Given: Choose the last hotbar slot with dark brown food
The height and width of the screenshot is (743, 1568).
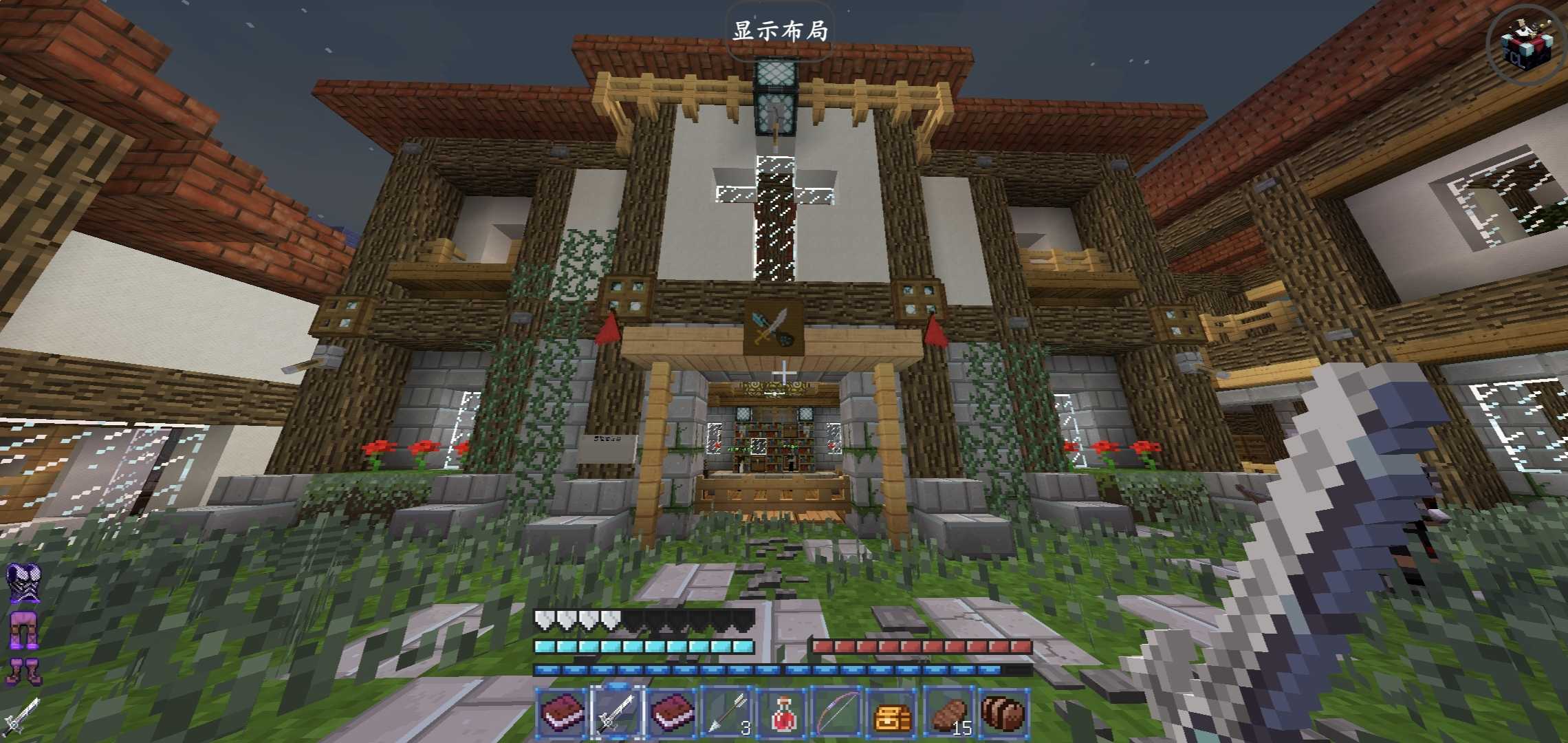Looking at the screenshot, I should [x=1003, y=711].
